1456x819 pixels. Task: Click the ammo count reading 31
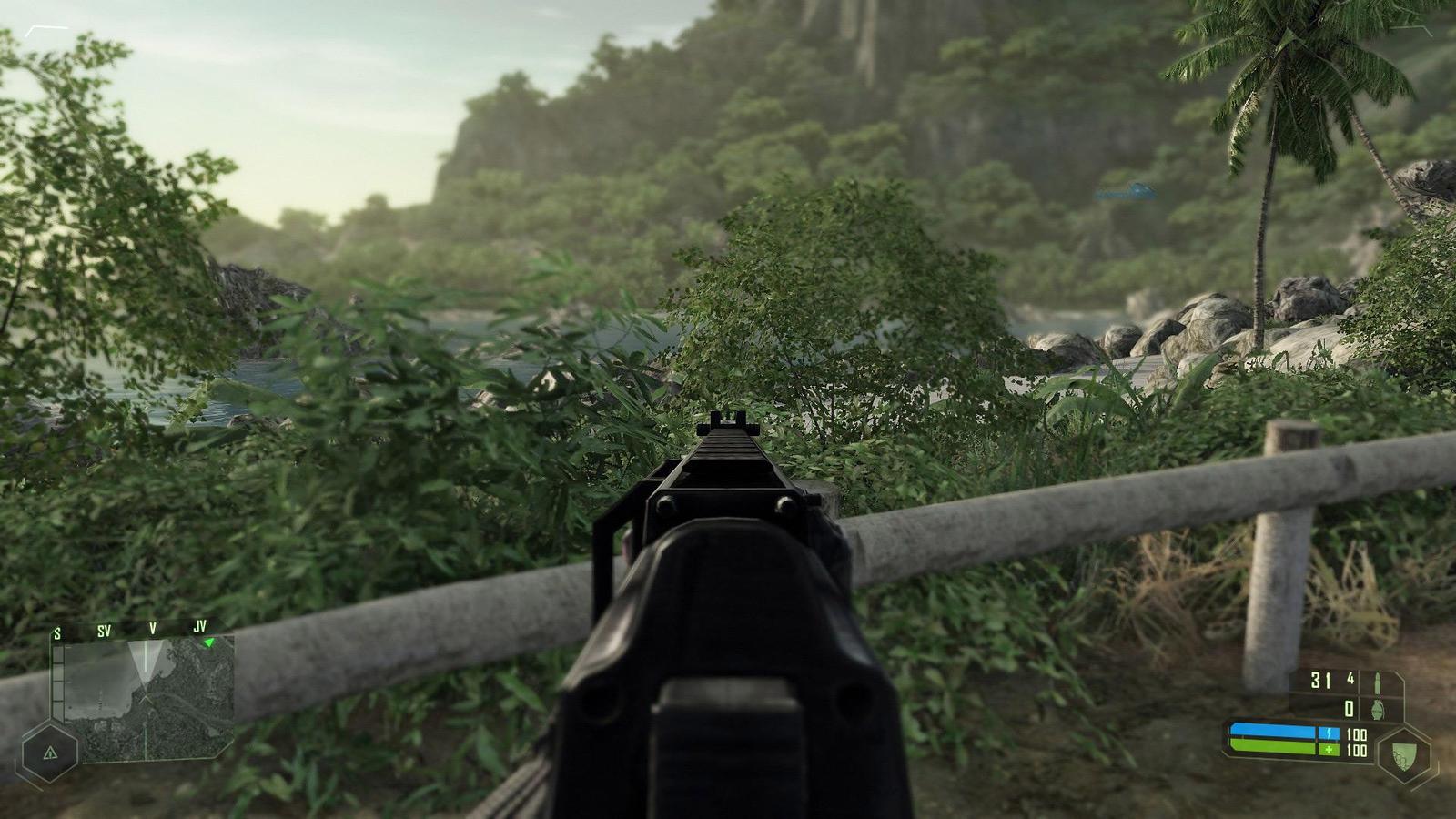pyautogui.click(x=1320, y=681)
